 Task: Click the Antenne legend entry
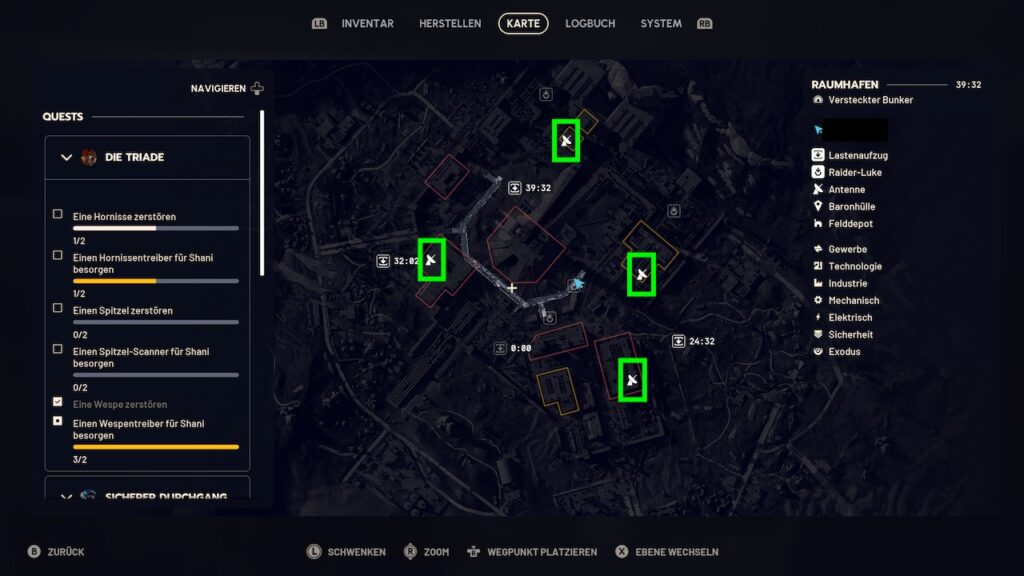[846, 190]
